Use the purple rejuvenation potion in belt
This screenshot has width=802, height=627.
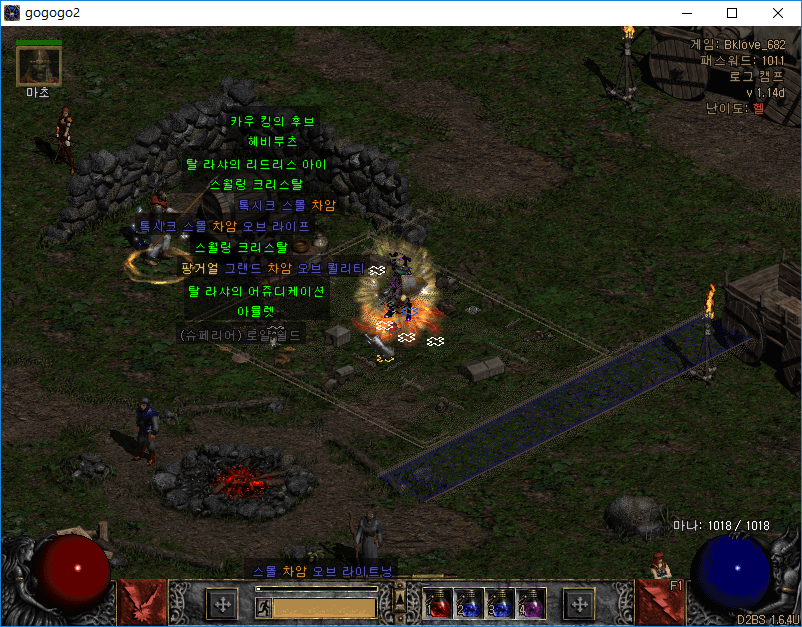(533, 604)
